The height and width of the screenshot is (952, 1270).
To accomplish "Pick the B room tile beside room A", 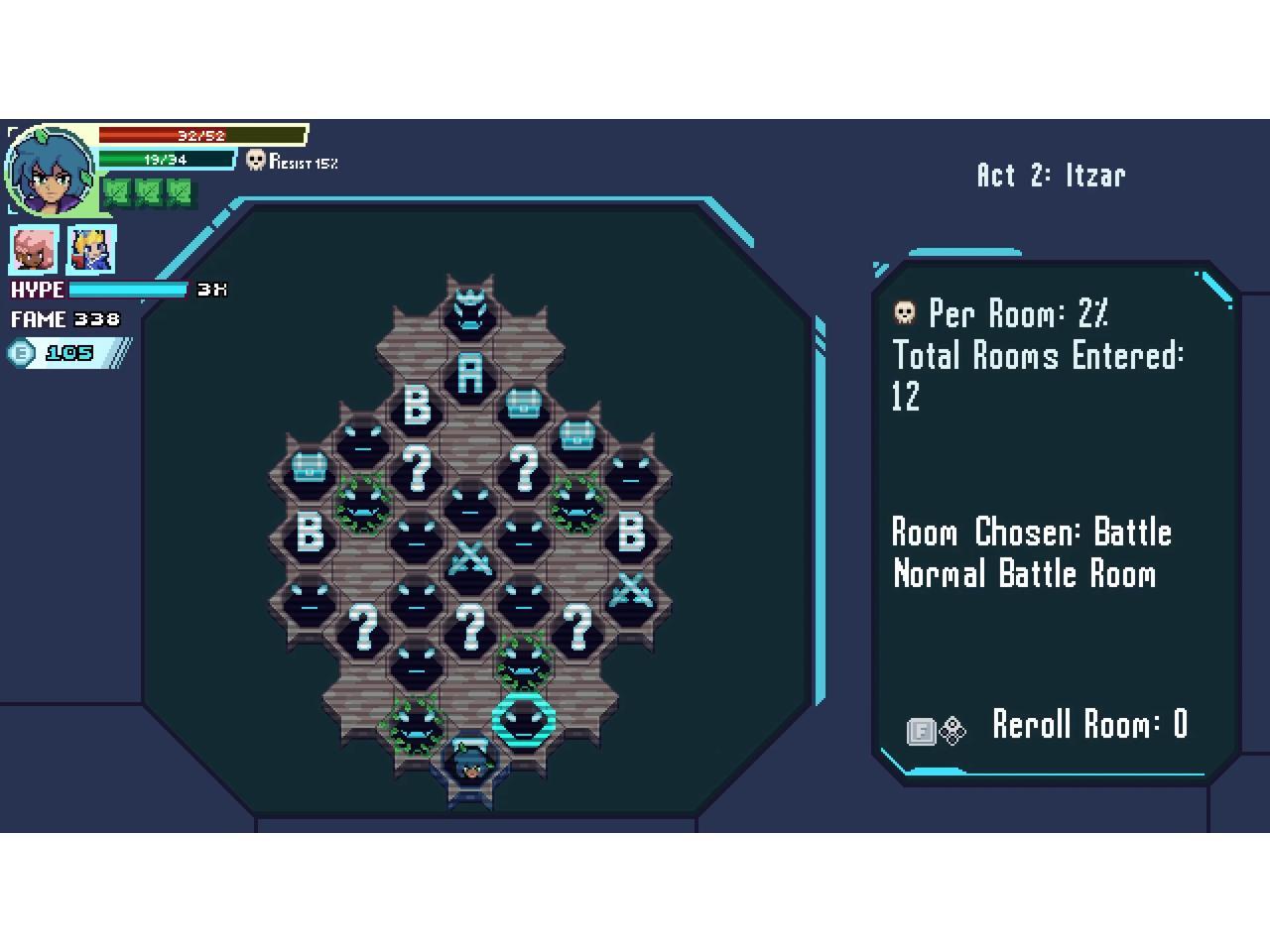I will pos(417,406).
